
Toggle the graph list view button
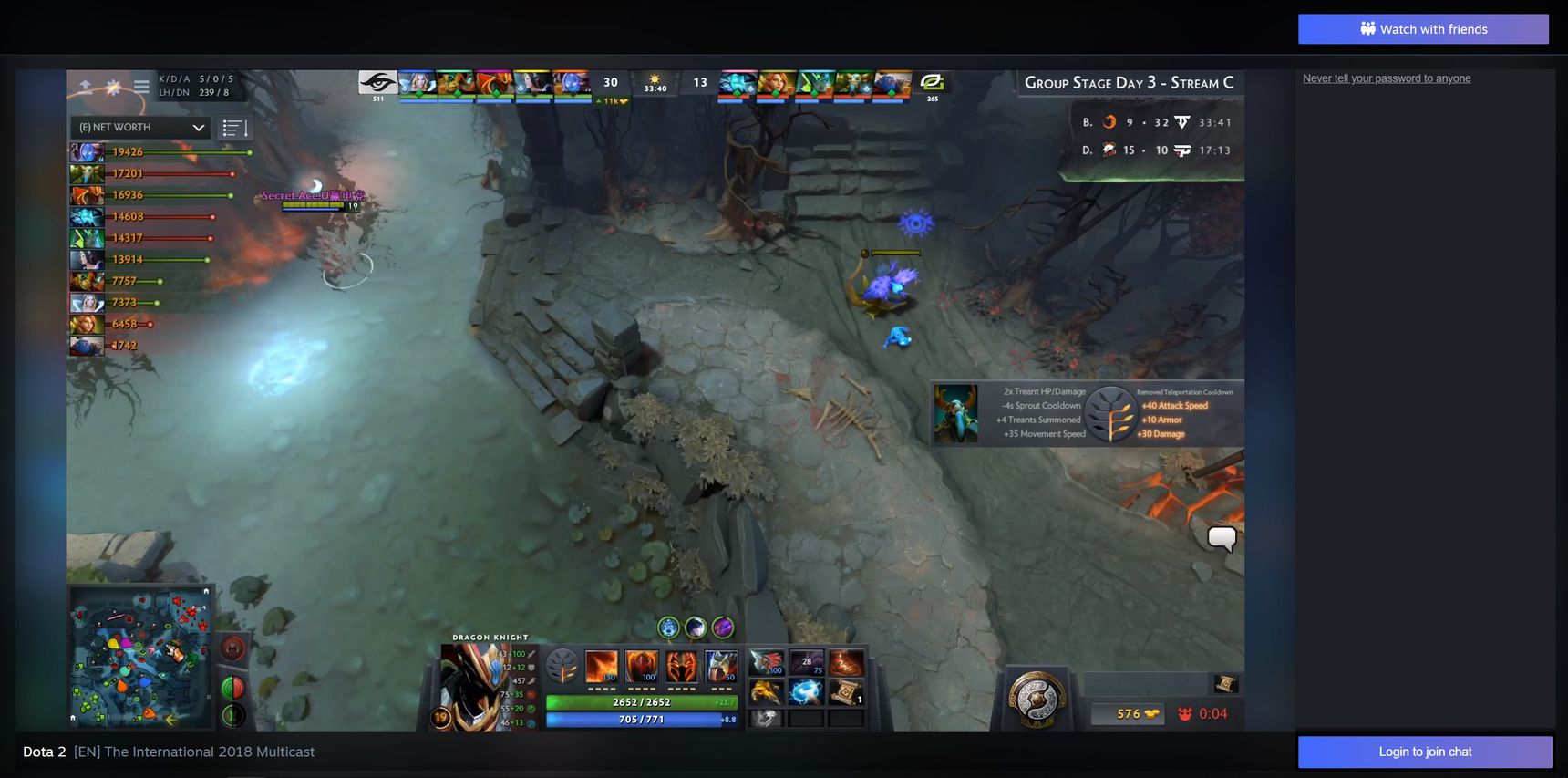[x=234, y=129]
